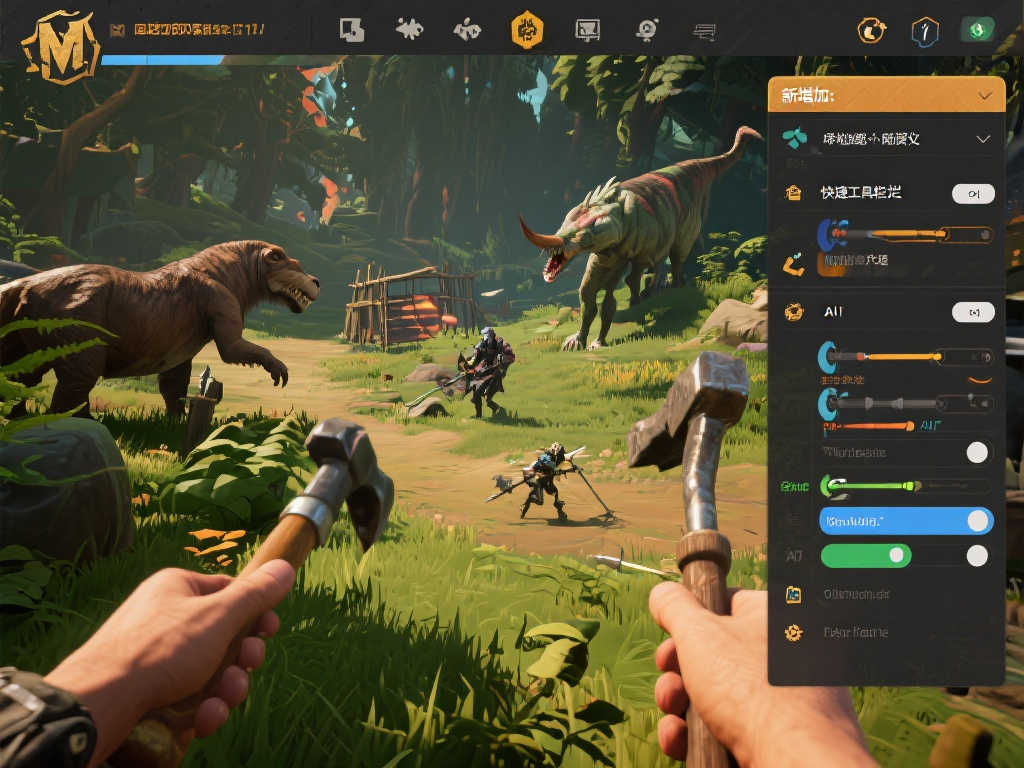Collapse the orange 新增加 panel header

pos(985,95)
